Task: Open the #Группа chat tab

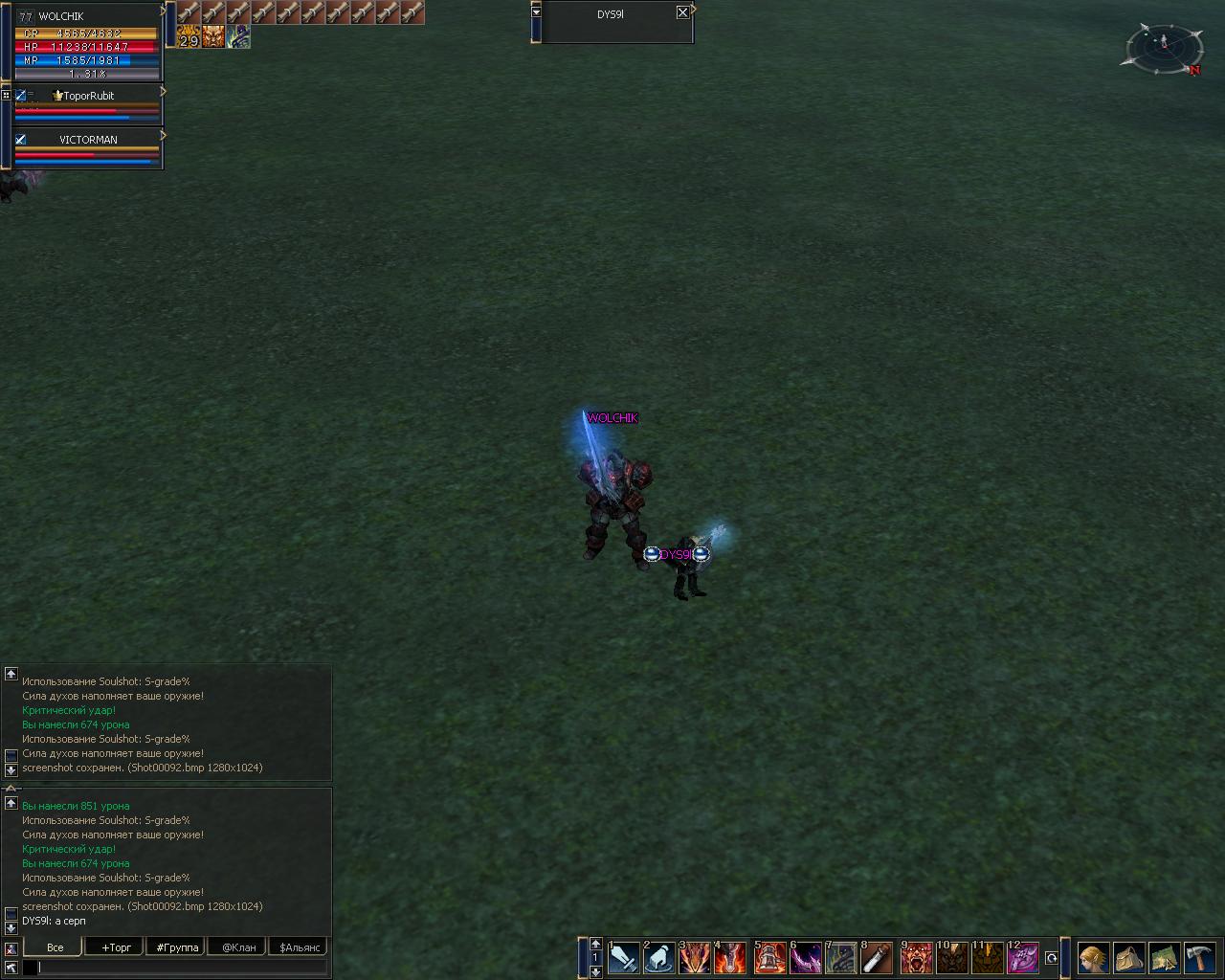Action: (178, 947)
